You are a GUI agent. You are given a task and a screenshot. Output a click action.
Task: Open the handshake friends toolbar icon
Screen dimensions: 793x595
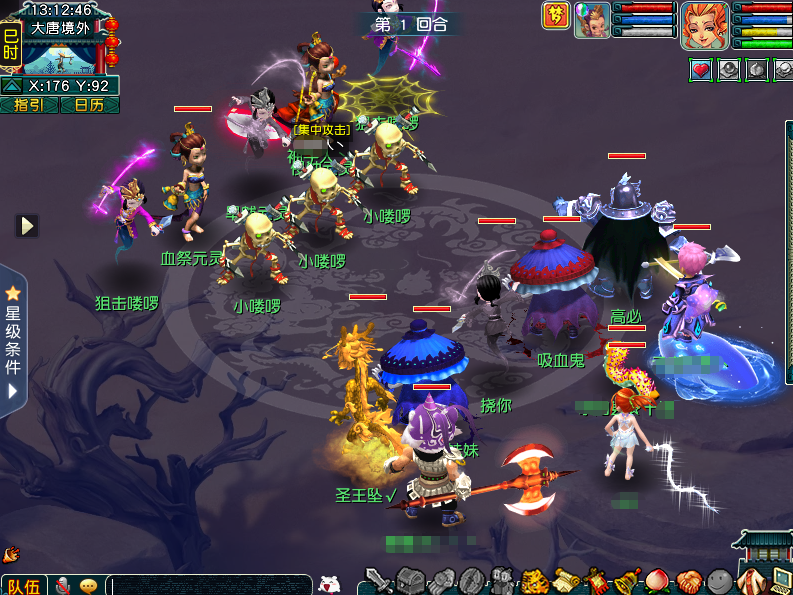689,580
